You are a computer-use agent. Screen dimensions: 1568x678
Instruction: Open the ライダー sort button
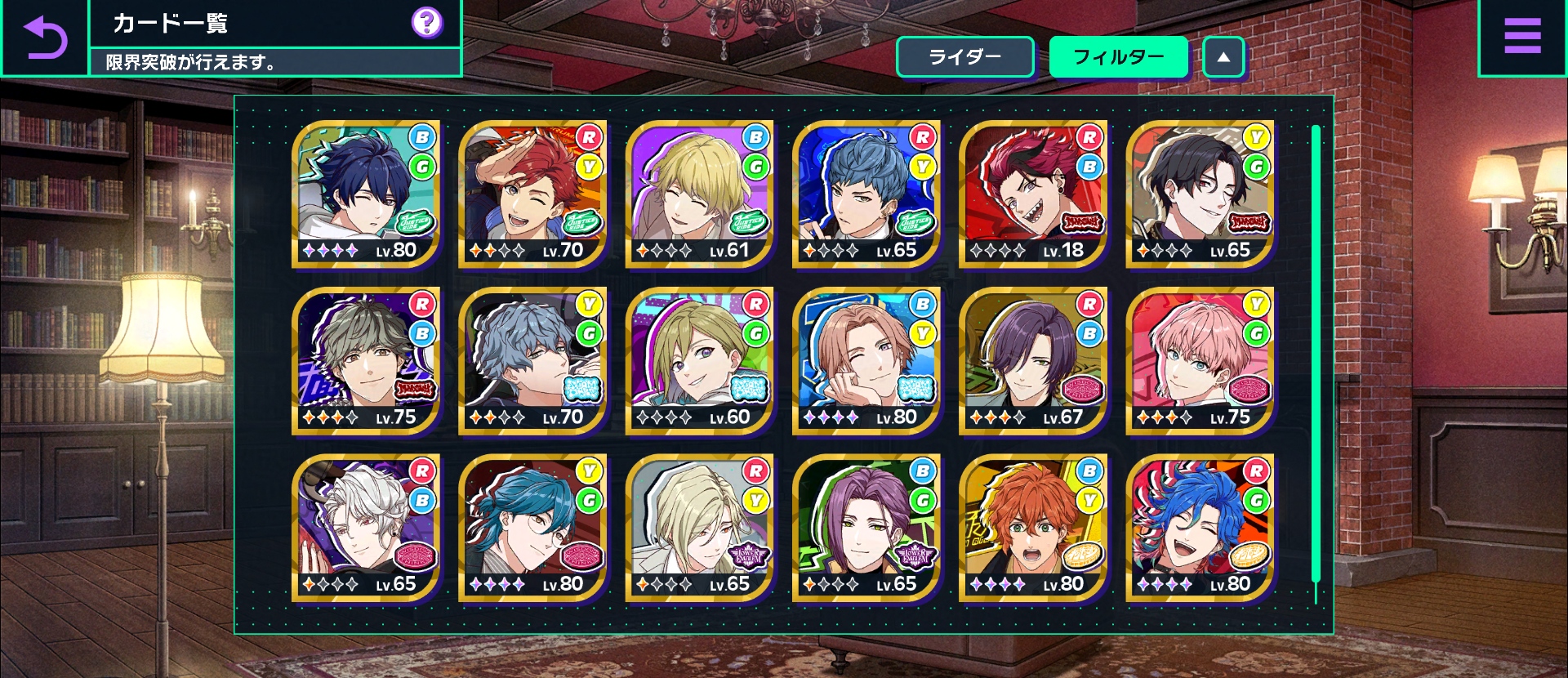(x=965, y=57)
